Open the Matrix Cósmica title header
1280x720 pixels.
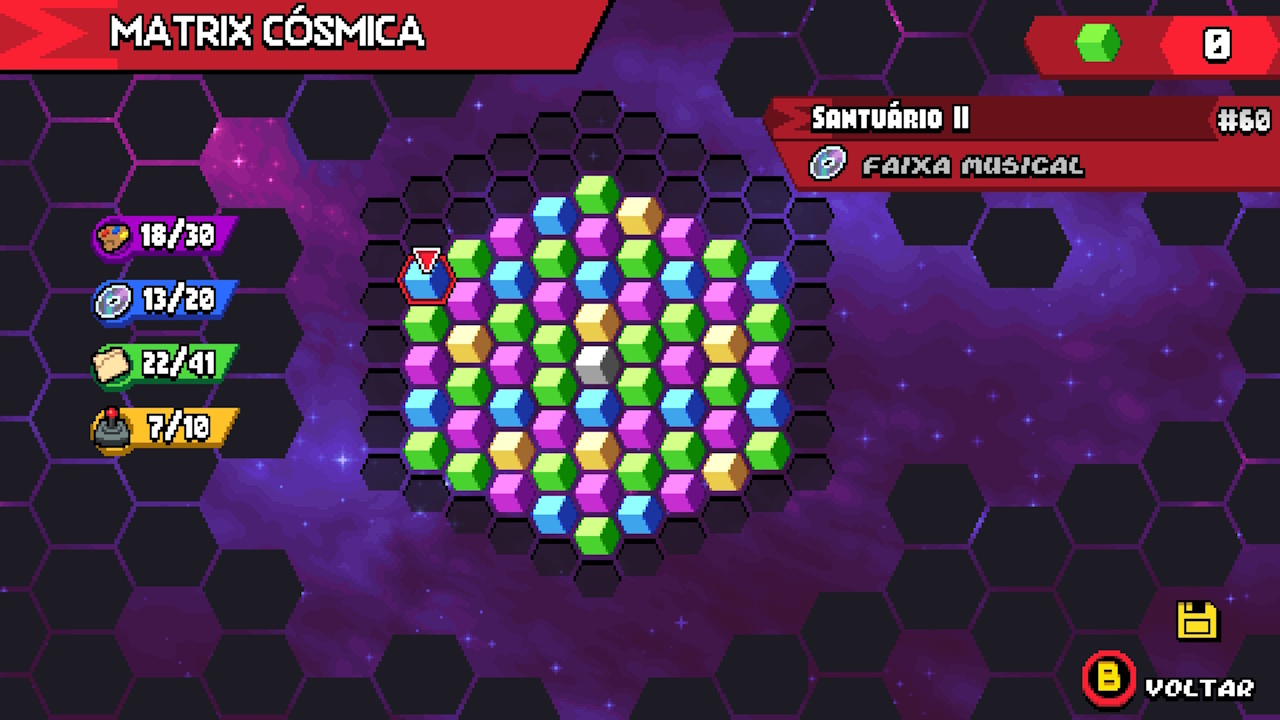270,32
